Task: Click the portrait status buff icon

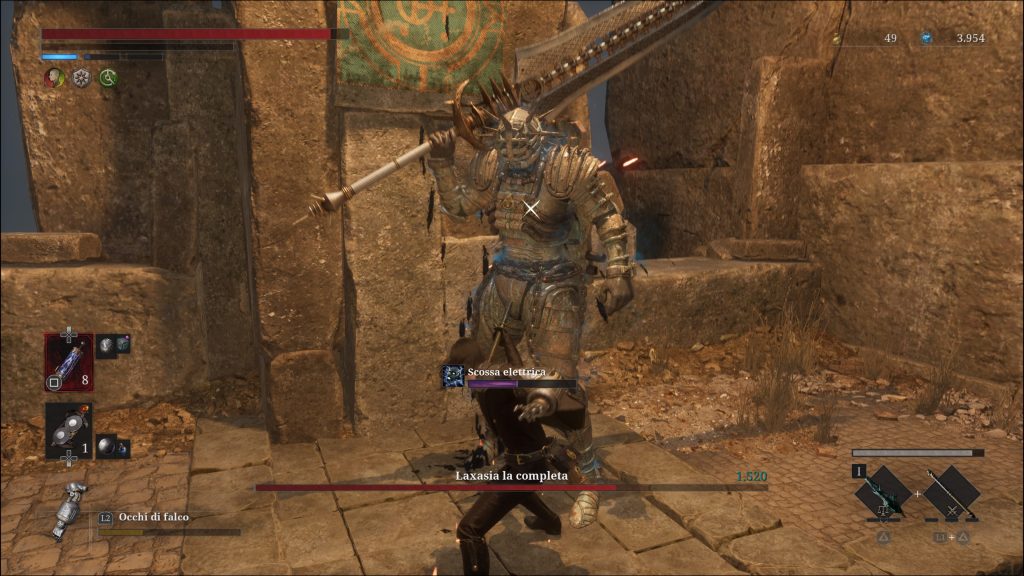Action: [x=54, y=77]
